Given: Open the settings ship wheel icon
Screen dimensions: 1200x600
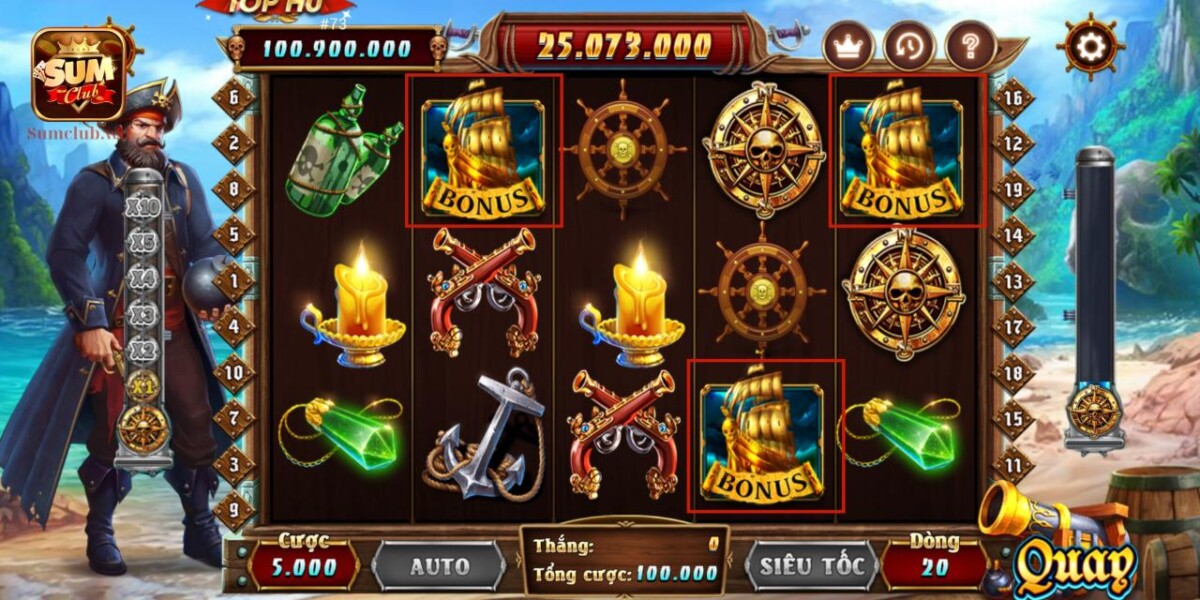Looking at the screenshot, I should (1089, 46).
